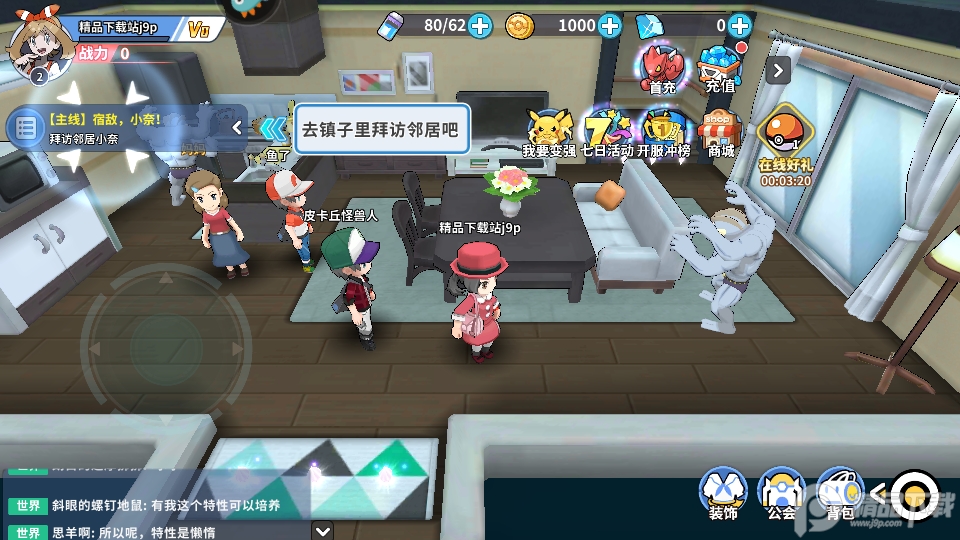The height and width of the screenshot is (540, 960).
Task: Open the 开服冲榜 ranking event
Action: [664, 133]
